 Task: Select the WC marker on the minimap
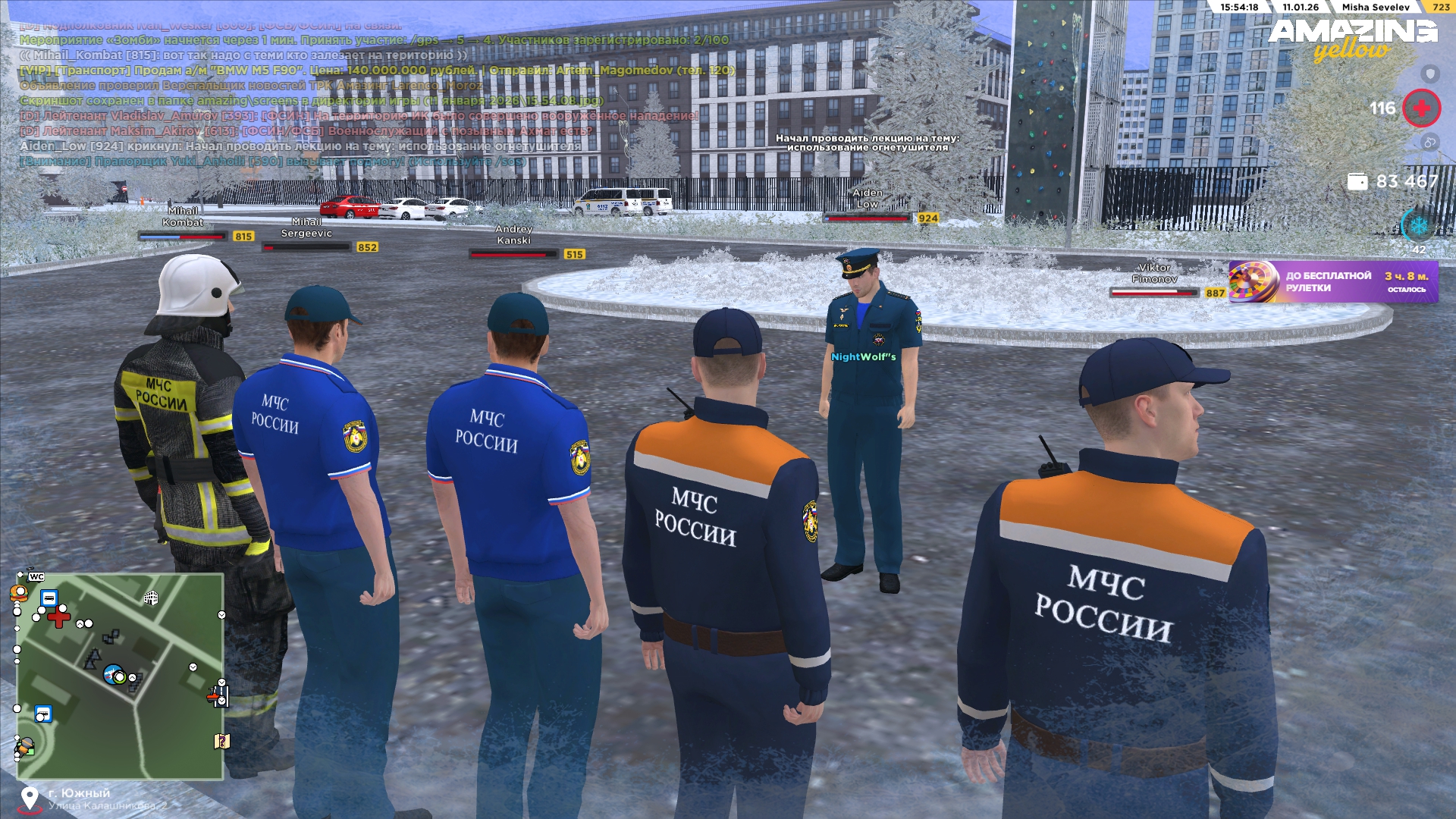[36, 577]
